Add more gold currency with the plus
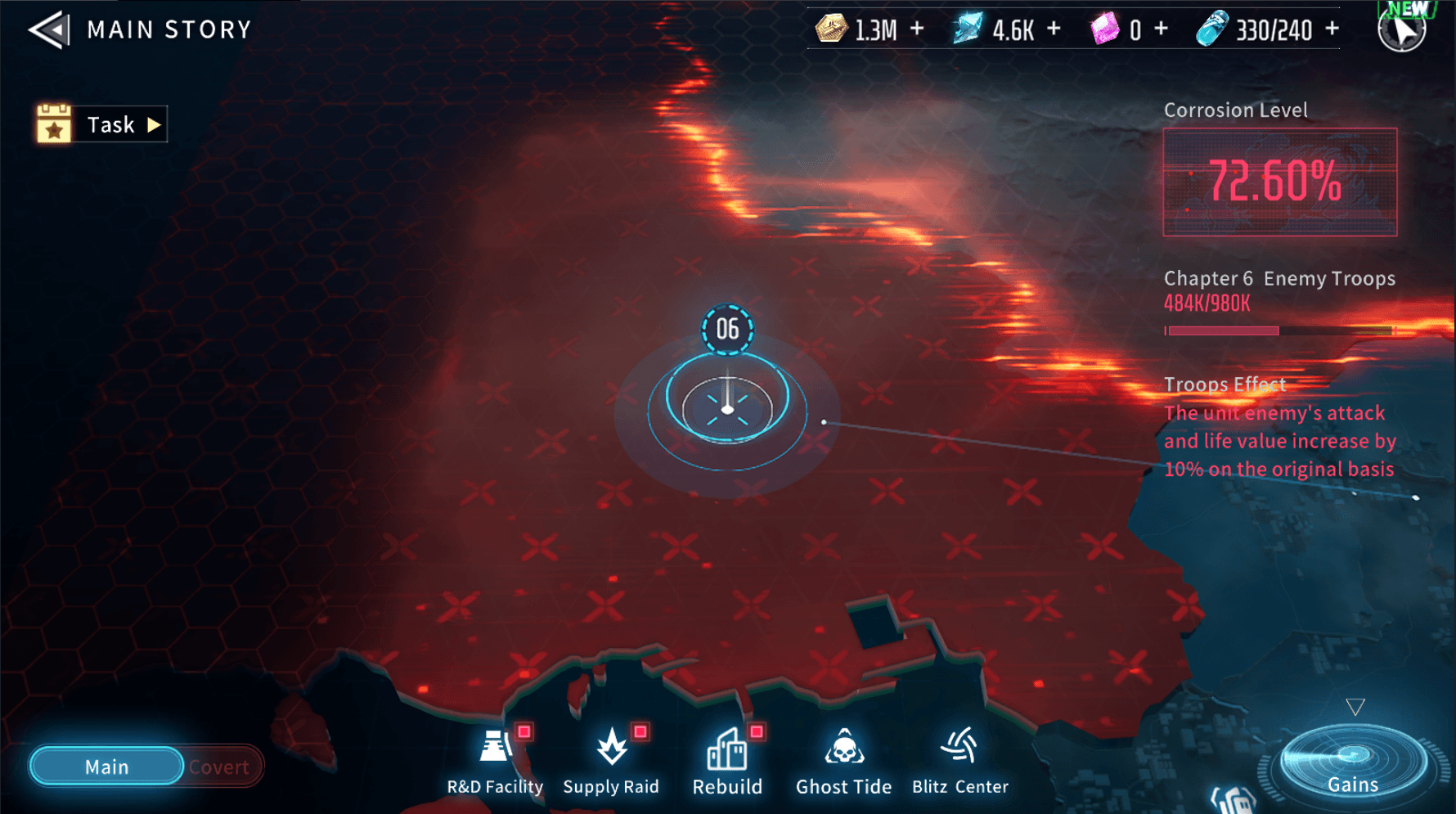1456x814 pixels. pos(917,29)
